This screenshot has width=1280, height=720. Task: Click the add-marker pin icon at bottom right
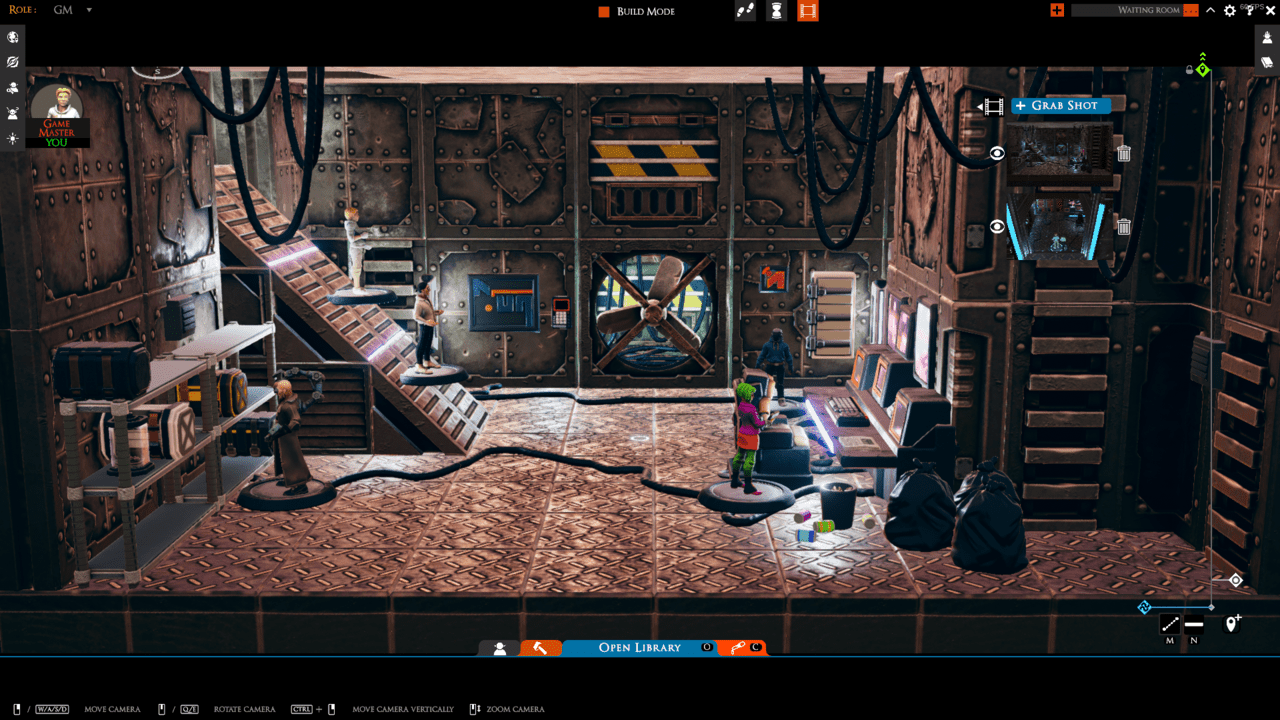(1231, 624)
